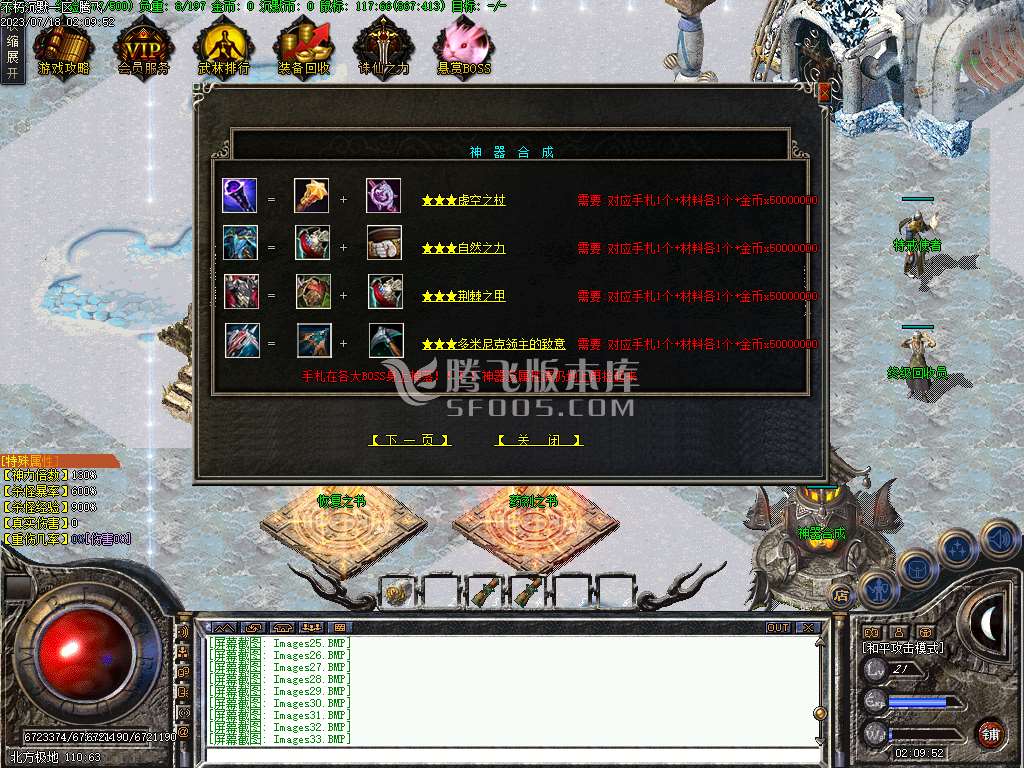Close the chat panel with its X button

click(807, 628)
